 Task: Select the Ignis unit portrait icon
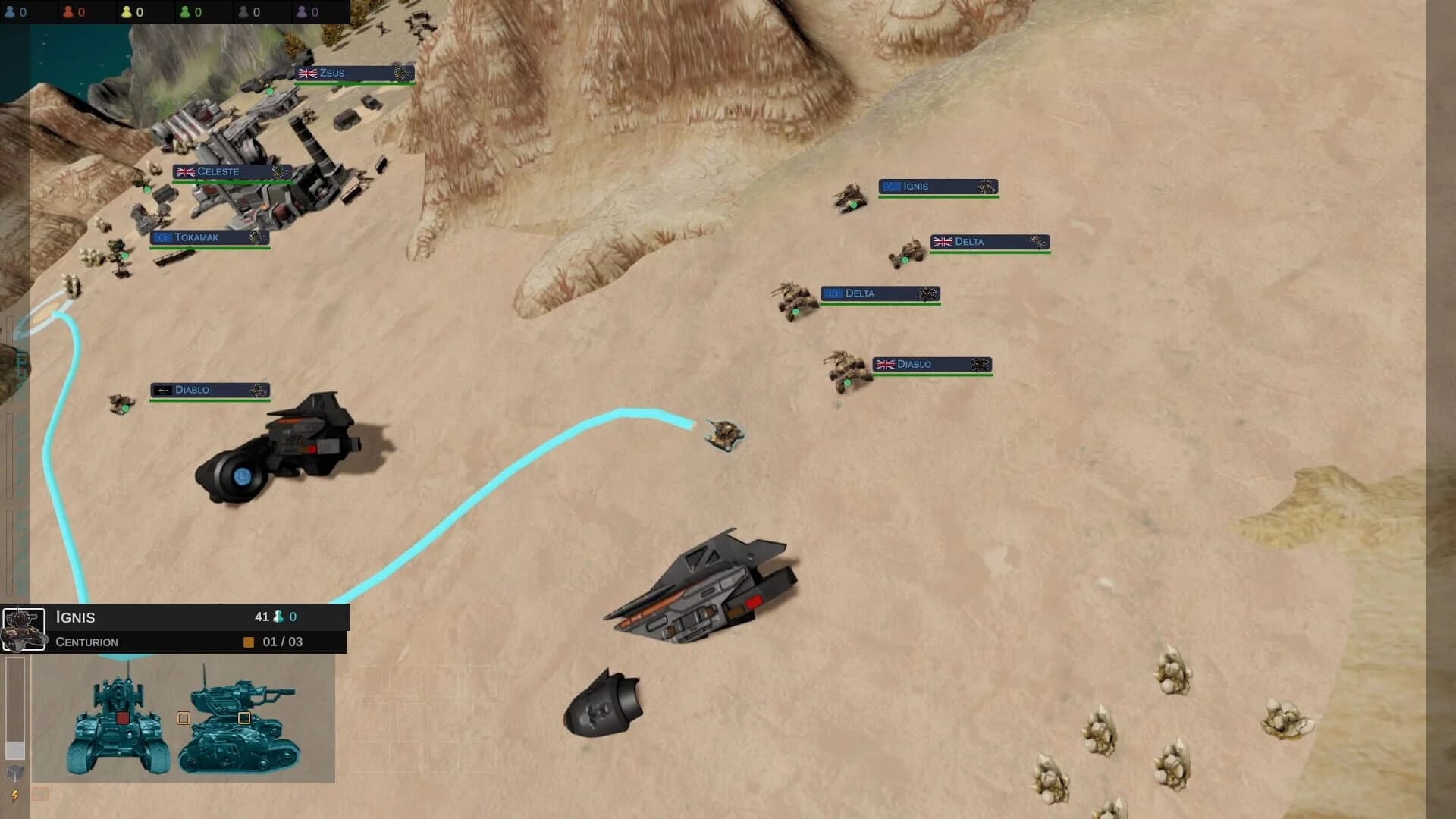[24, 629]
